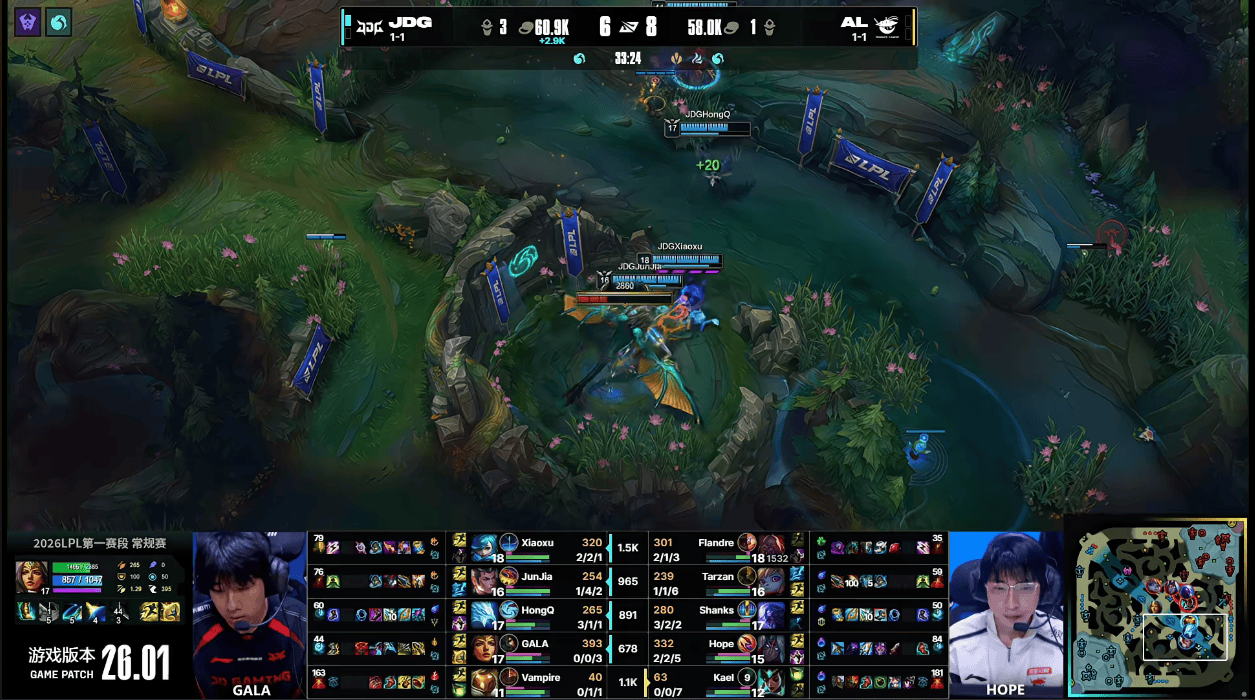
Task: Select JunJia's champion portrait in the scoreboard
Action: (485, 582)
